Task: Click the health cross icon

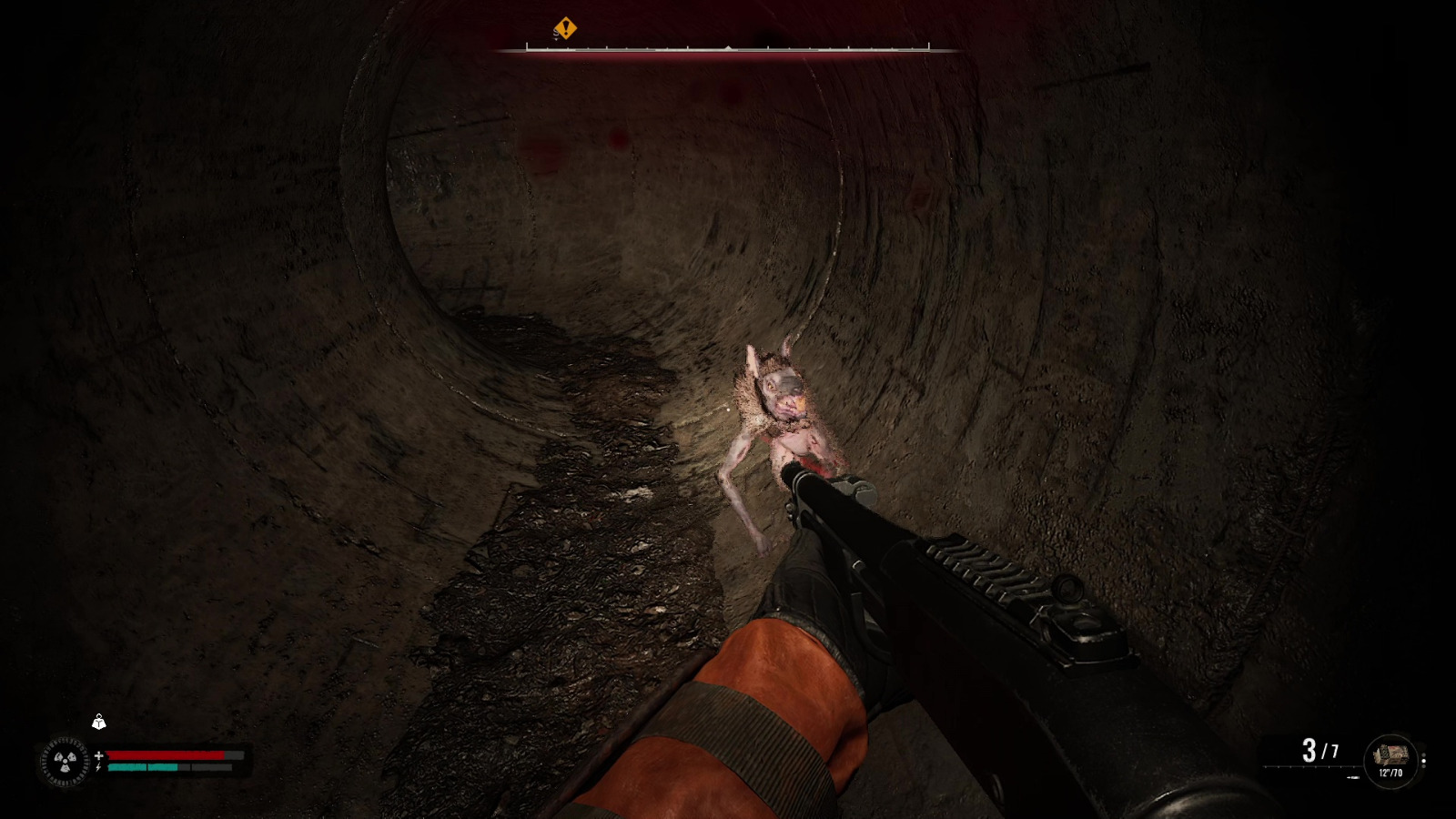Action: click(99, 755)
